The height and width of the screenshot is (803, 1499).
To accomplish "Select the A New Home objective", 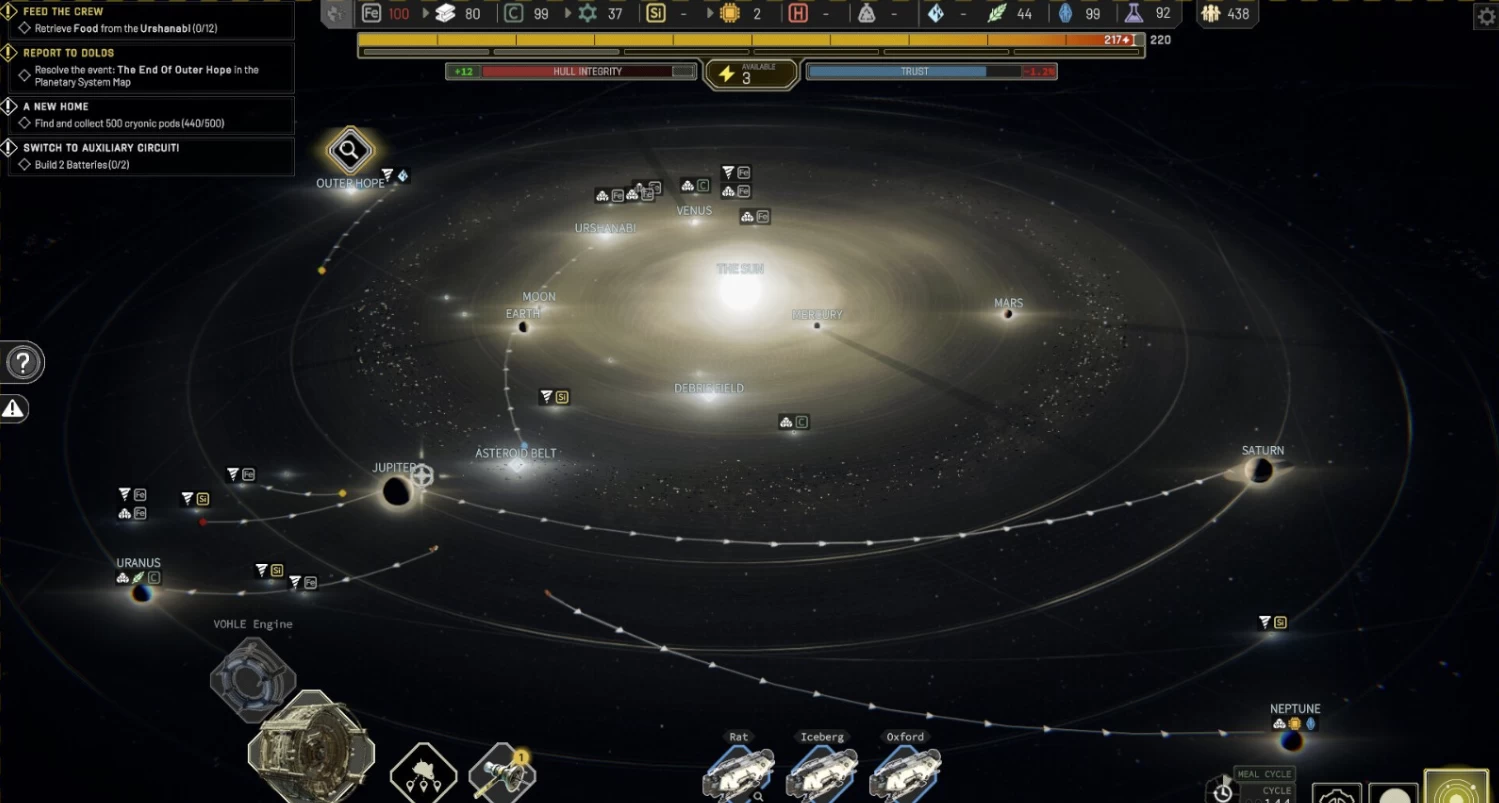I will point(148,115).
